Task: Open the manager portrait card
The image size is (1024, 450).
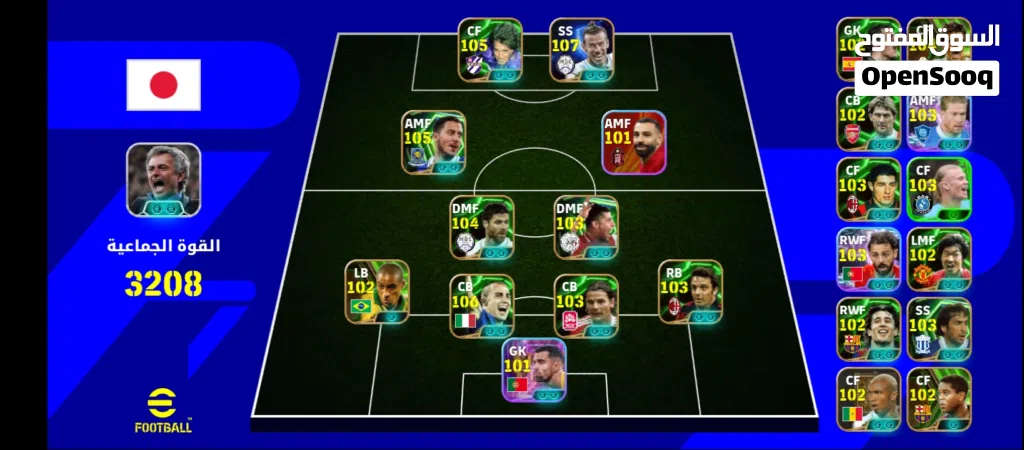Action: point(163,179)
